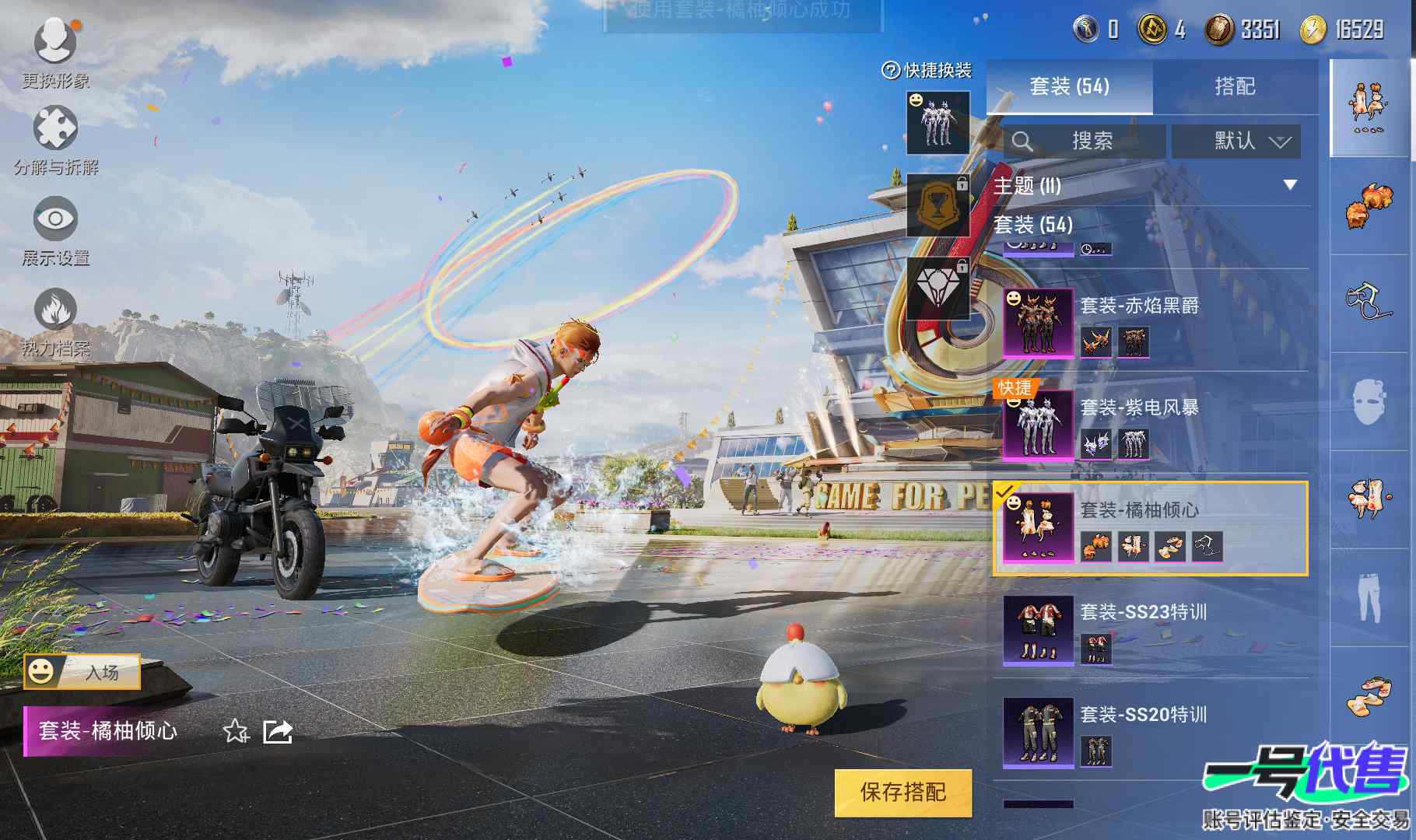Switch to the 搭配 tab

(1235, 86)
